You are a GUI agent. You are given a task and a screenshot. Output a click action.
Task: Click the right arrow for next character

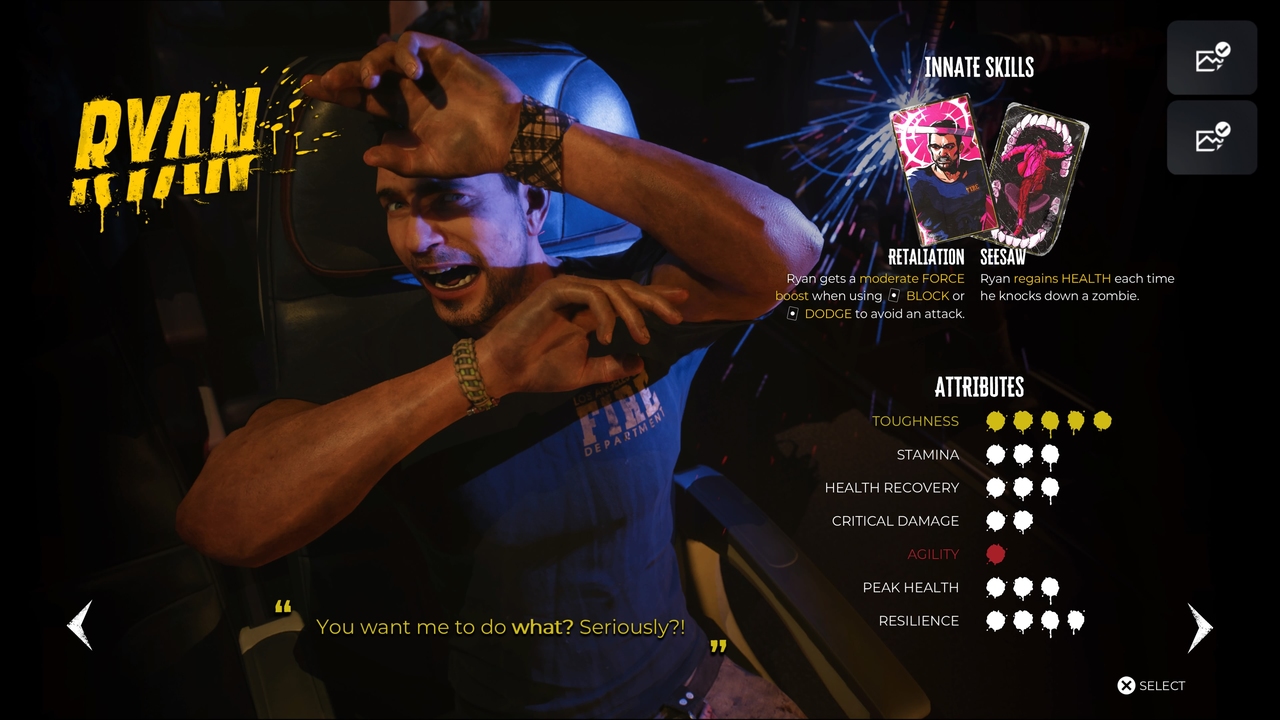click(1200, 627)
